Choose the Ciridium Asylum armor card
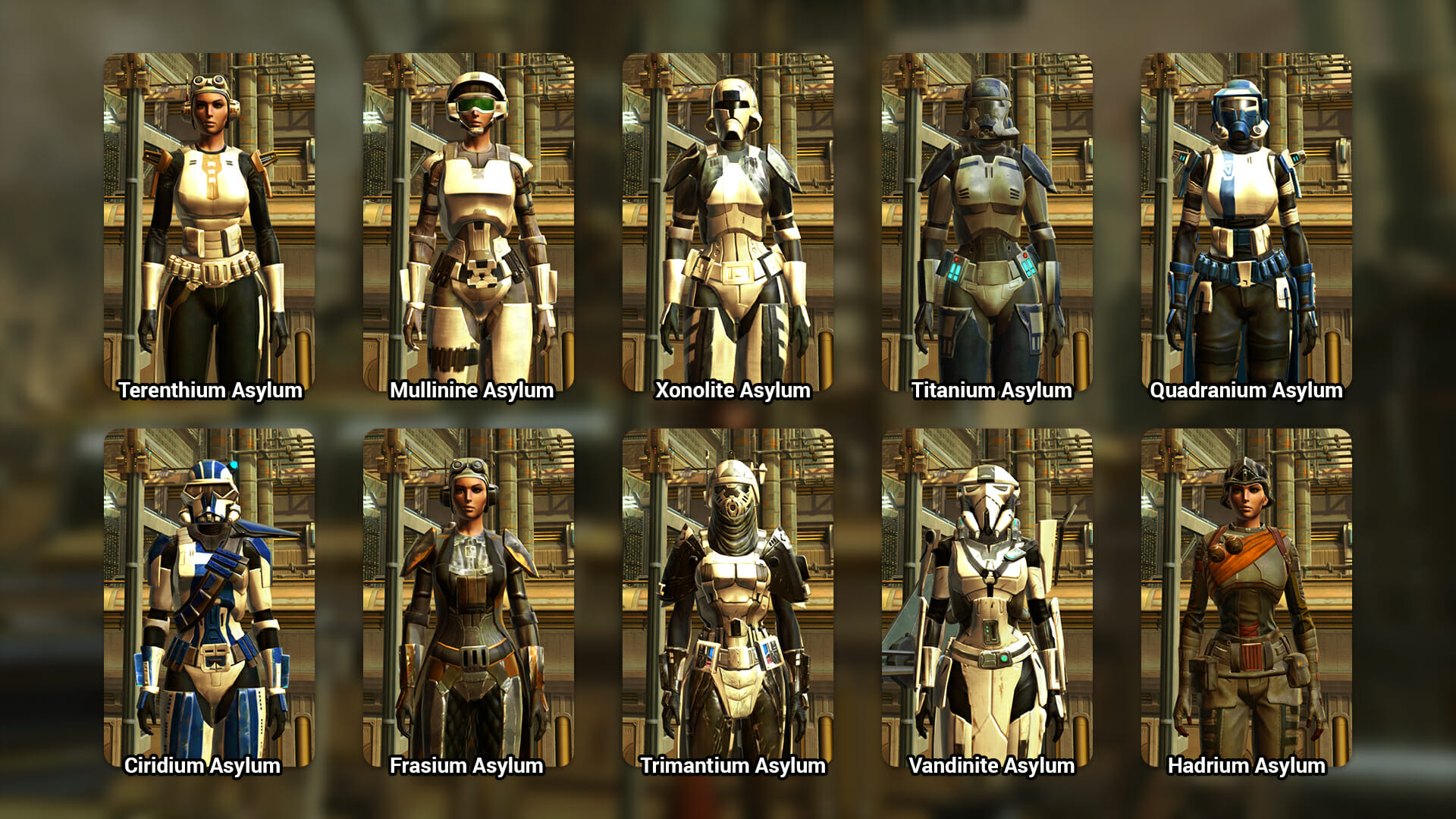The width and height of the screenshot is (1456, 819). tap(209, 598)
